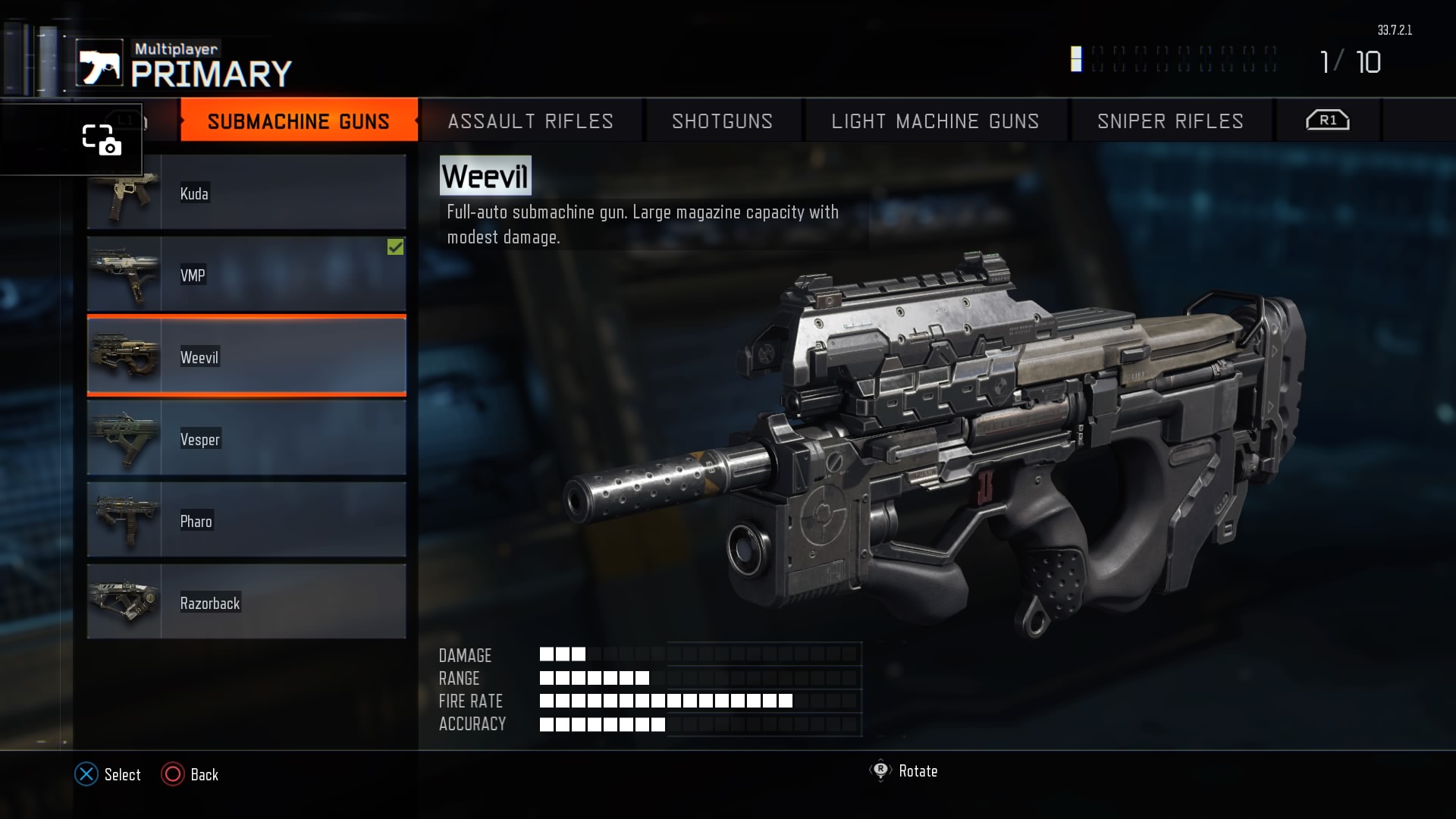1456x819 pixels.
Task: Switch to the Assault Rifles tab
Action: 530,121
